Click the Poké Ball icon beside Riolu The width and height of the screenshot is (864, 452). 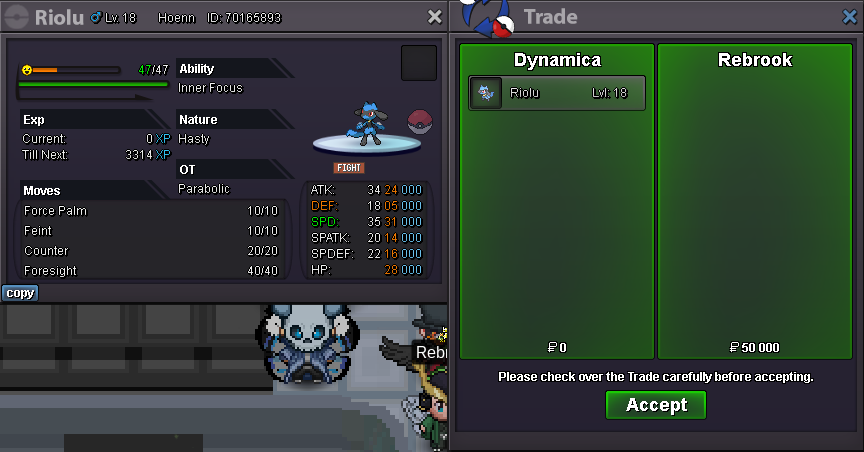[x=420, y=123]
